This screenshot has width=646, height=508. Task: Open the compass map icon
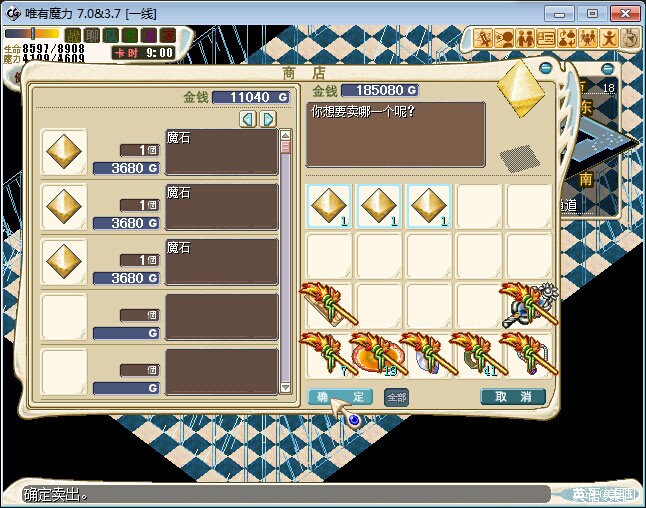631,38
